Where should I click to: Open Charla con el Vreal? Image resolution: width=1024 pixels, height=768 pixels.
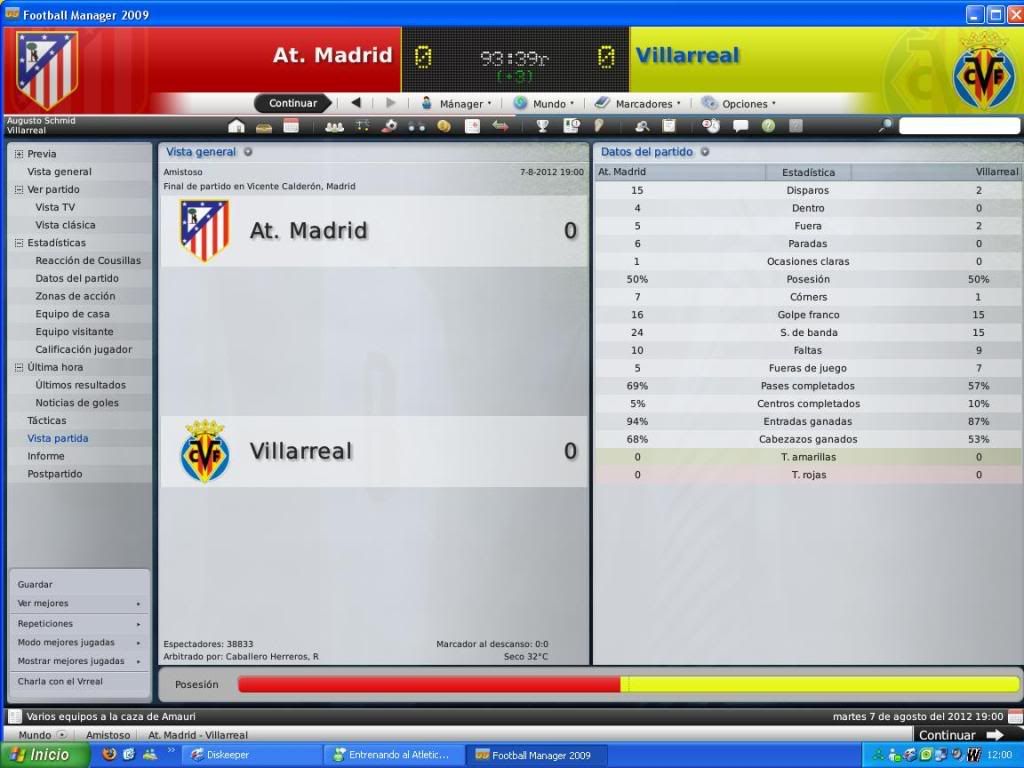pos(60,682)
